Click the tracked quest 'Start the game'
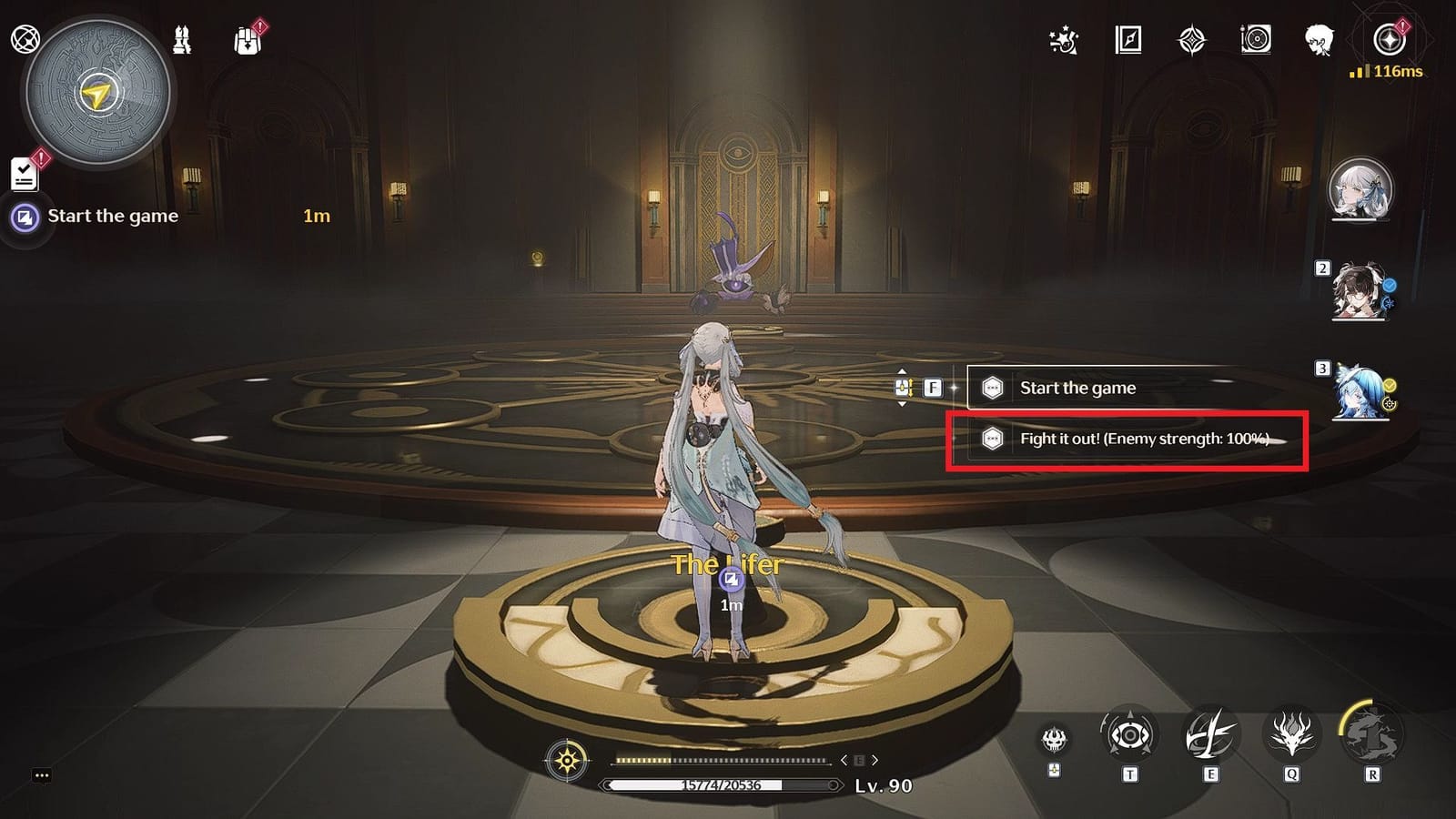This screenshot has height=819, width=1456. point(114,216)
